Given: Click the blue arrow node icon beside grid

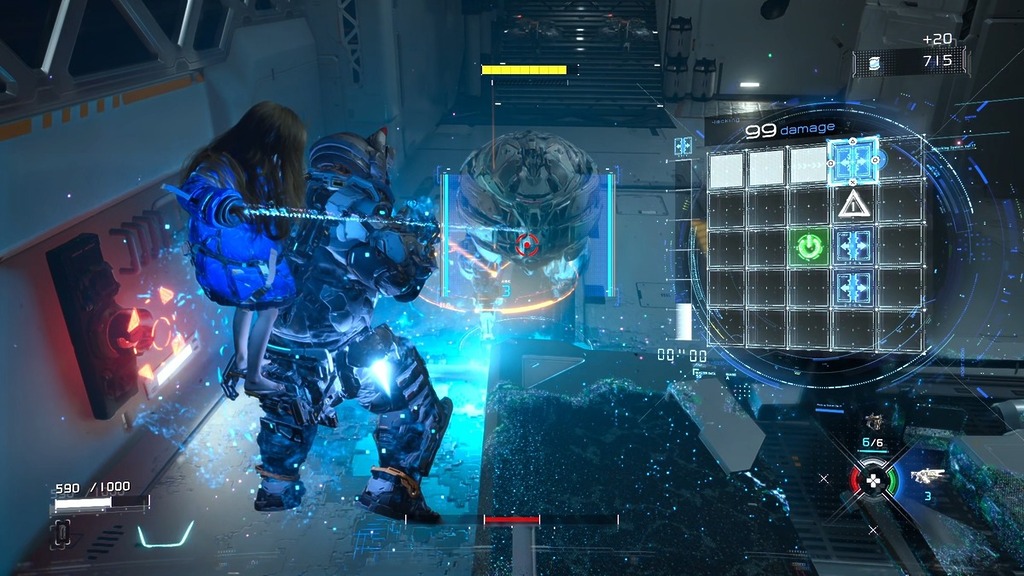Looking at the screenshot, I should [x=684, y=146].
